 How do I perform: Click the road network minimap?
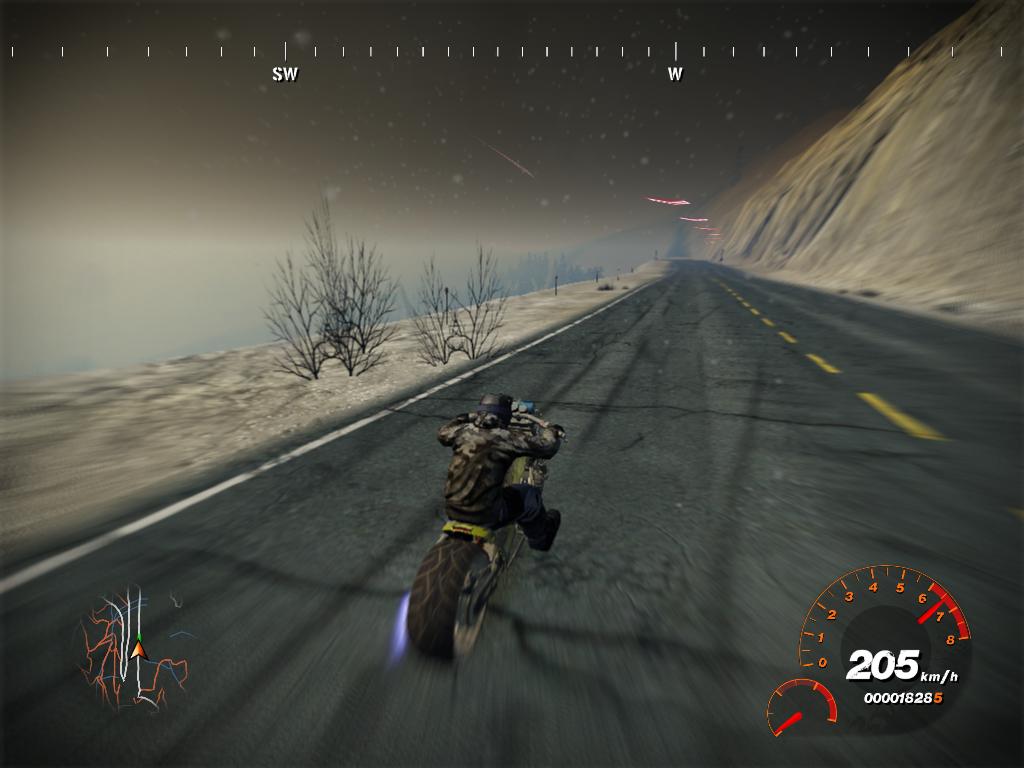click(x=134, y=650)
